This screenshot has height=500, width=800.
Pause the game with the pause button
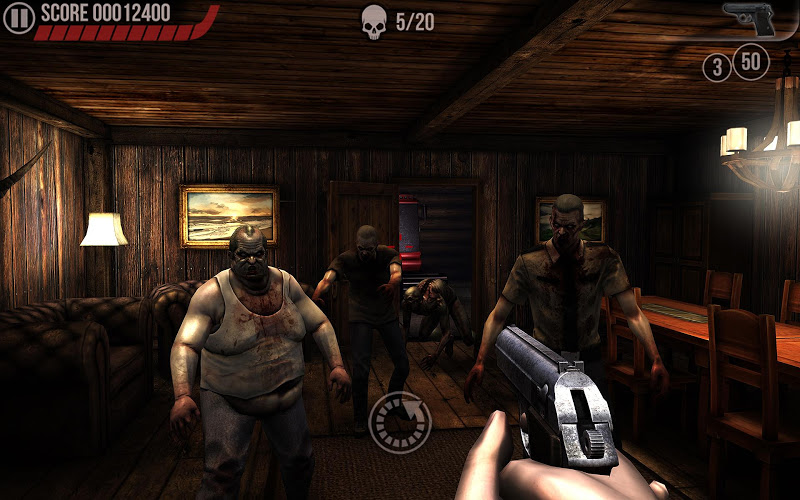18,16
